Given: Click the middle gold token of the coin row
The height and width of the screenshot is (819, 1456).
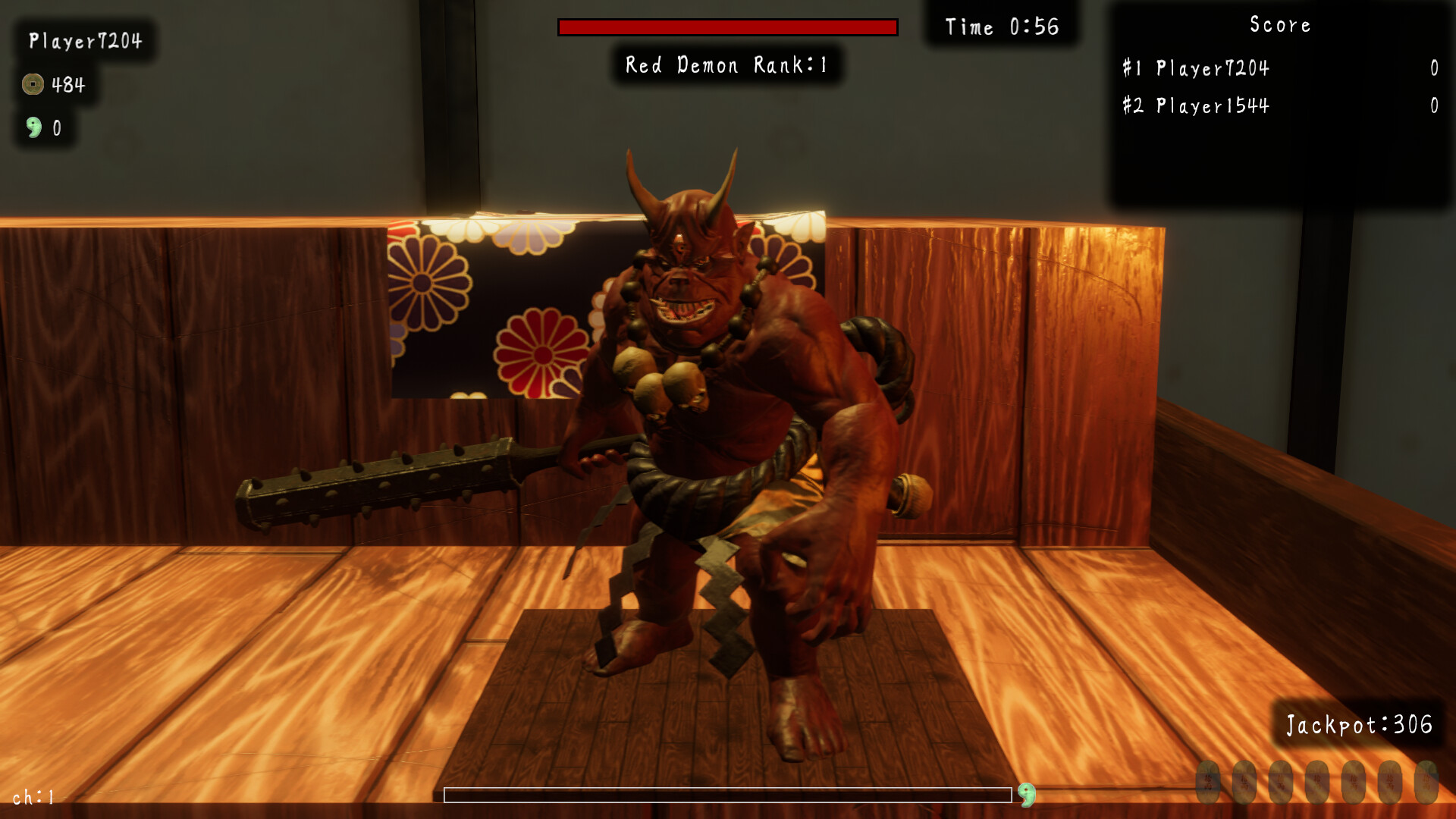Looking at the screenshot, I should pos(1318,783).
